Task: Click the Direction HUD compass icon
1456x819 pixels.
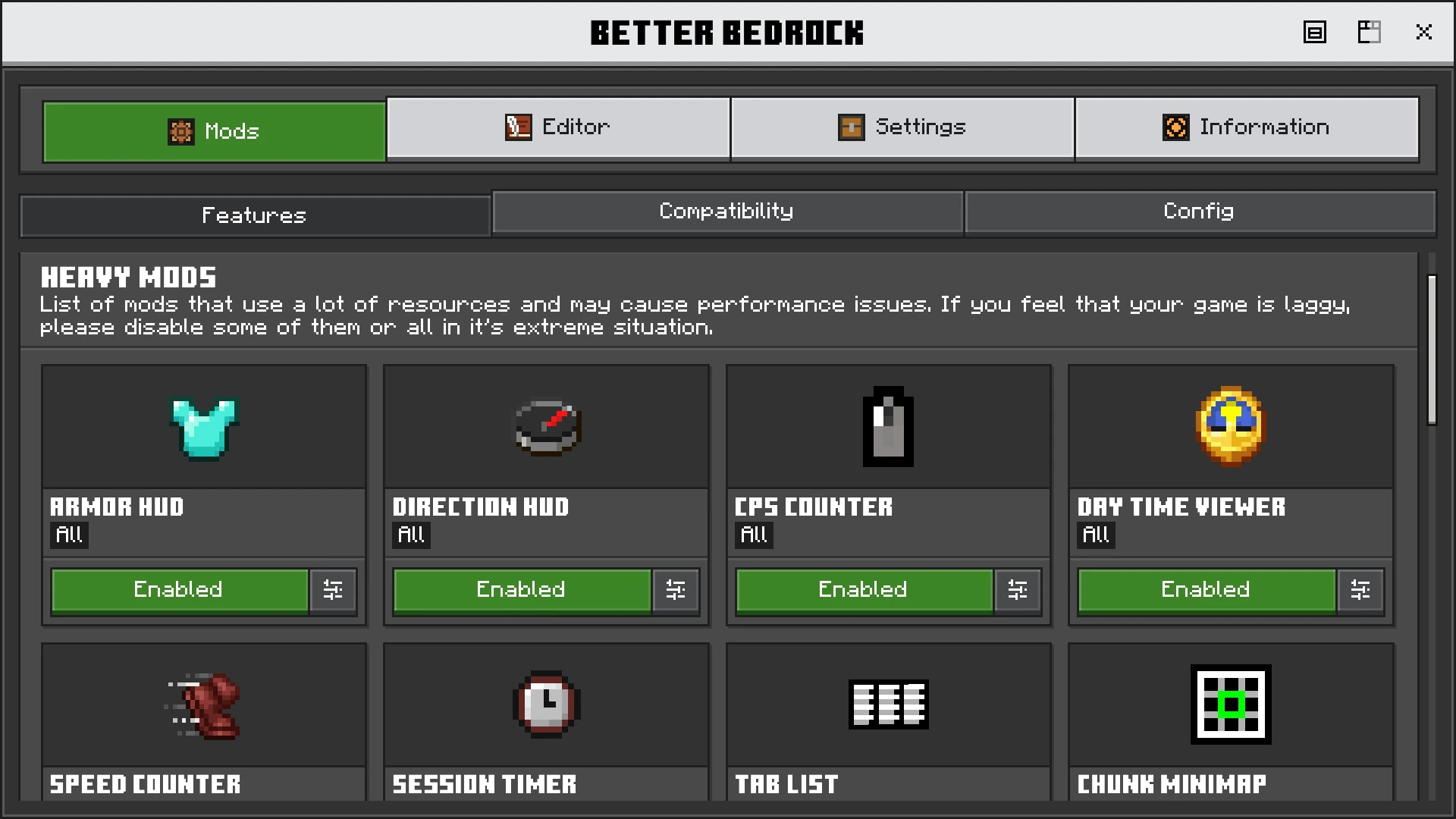Action: pos(545,426)
